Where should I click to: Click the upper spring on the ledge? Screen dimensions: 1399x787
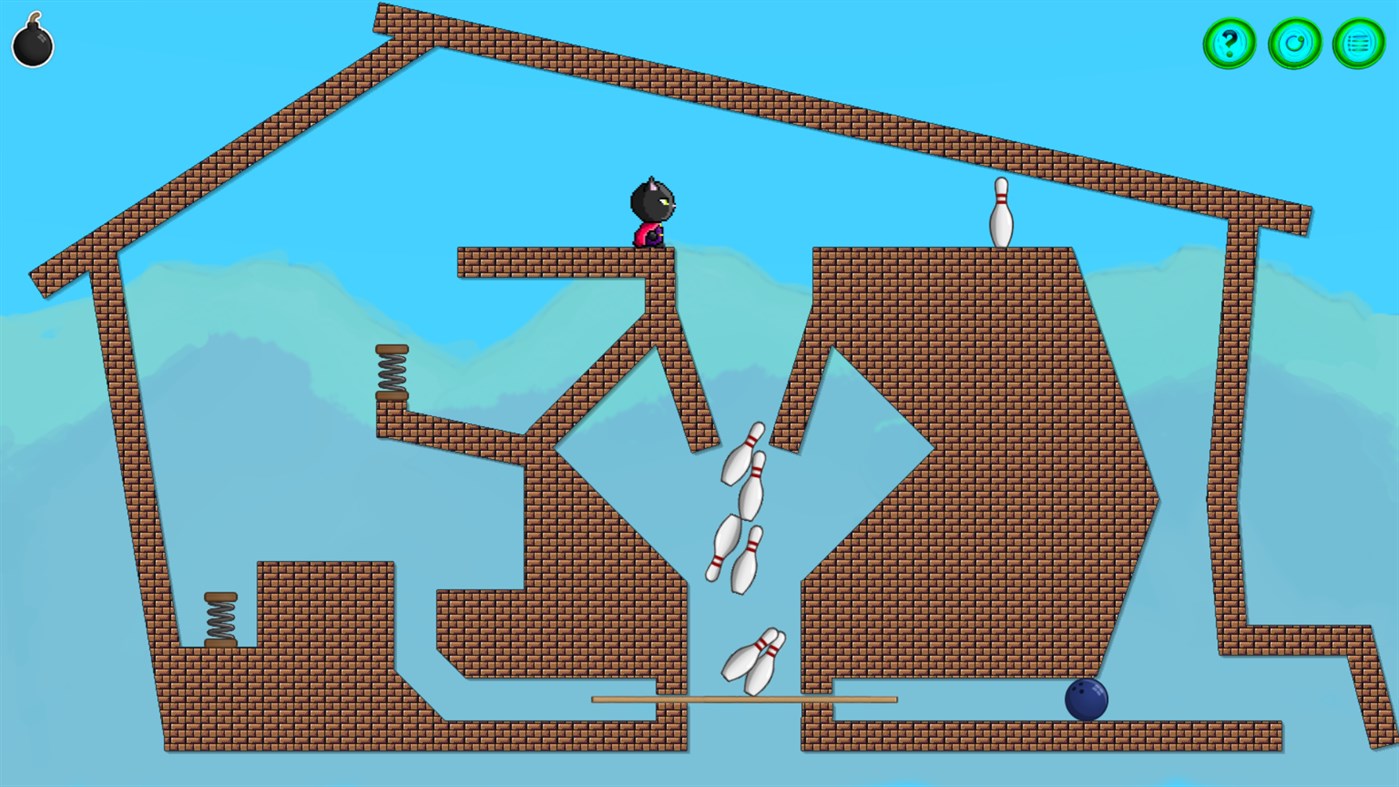tap(390, 370)
